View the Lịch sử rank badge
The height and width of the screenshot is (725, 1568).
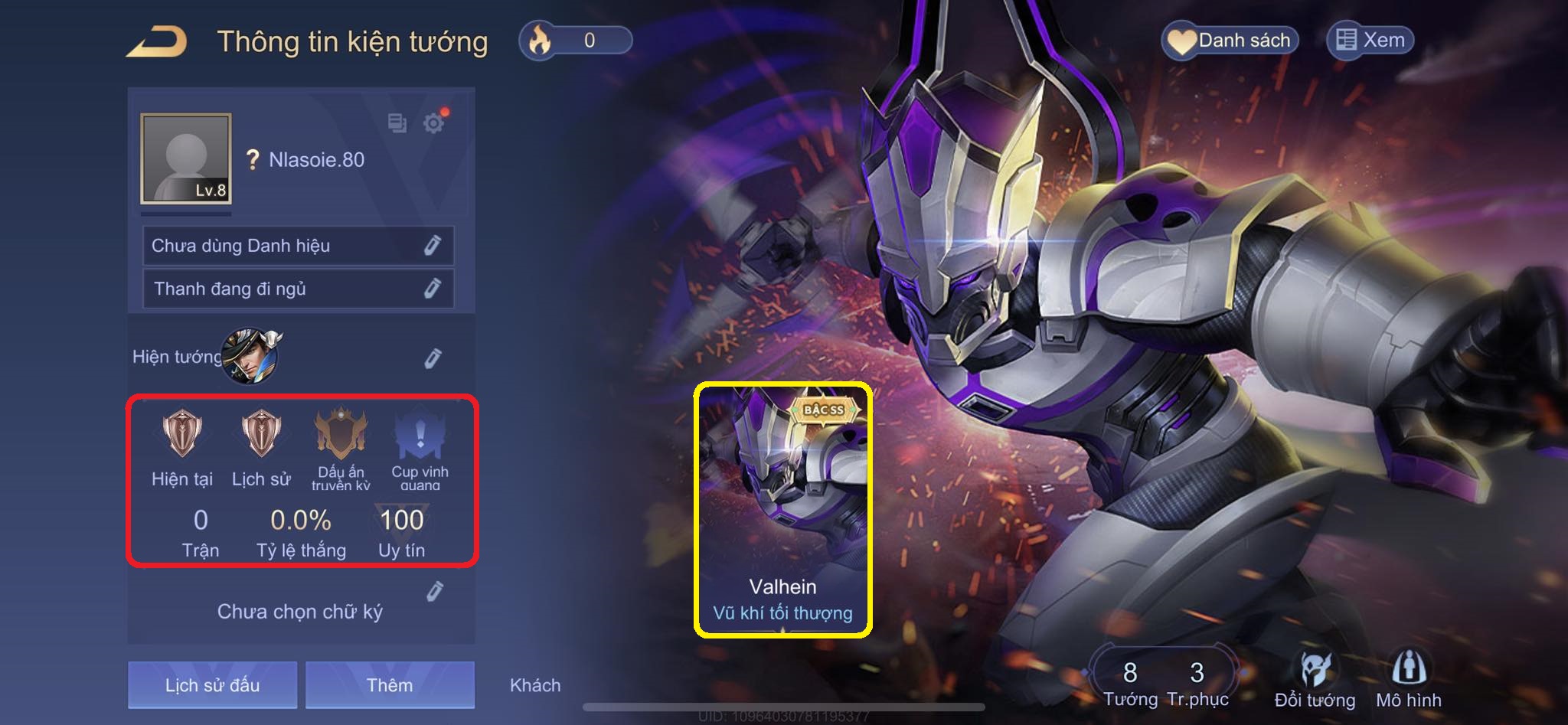coord(261,434)
